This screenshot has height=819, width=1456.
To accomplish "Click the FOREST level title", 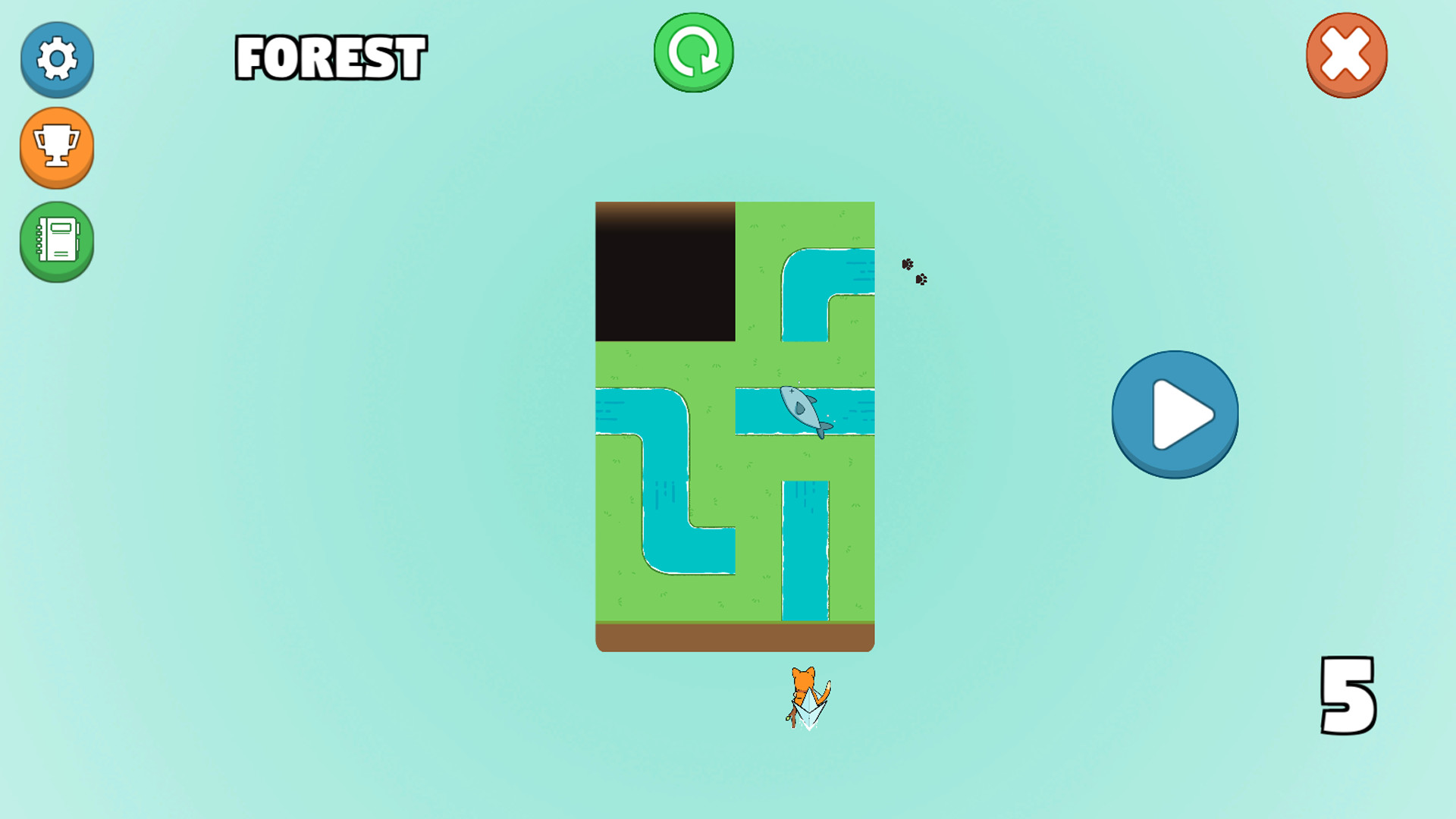I will [x=330, y=55].
